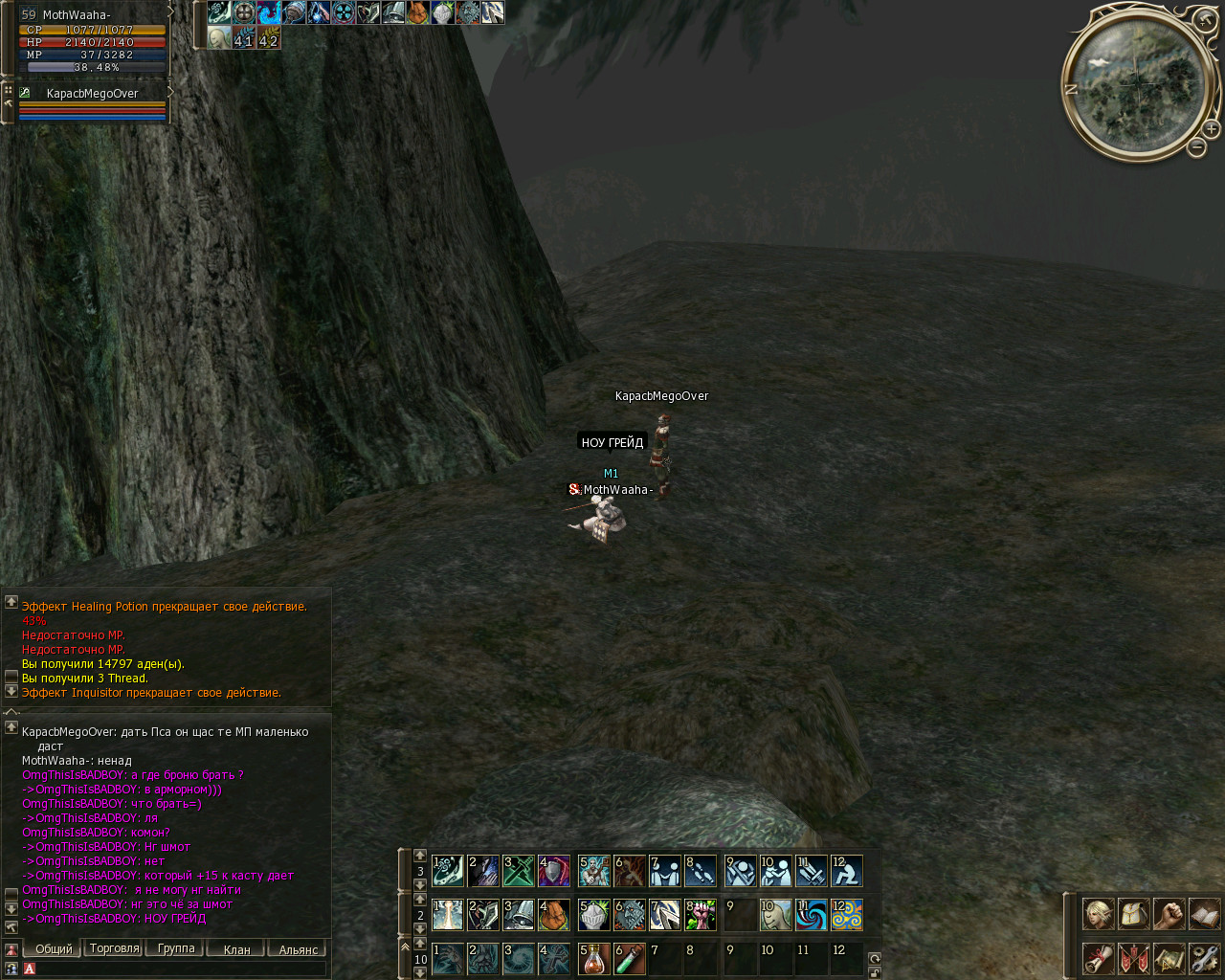Image resolution: width=1225 pixels, height=980 pixels.
Task: Open the world map icon
Action: [x=1169, y=958]
